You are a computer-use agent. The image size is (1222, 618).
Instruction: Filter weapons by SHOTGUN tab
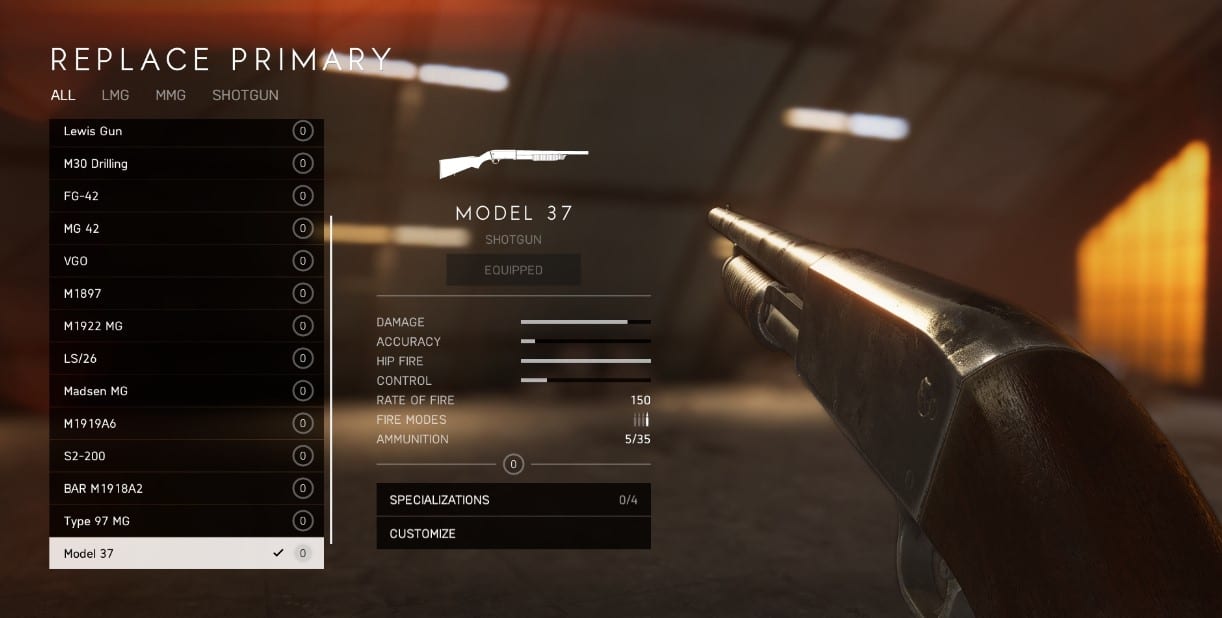[x=245, y=95]
